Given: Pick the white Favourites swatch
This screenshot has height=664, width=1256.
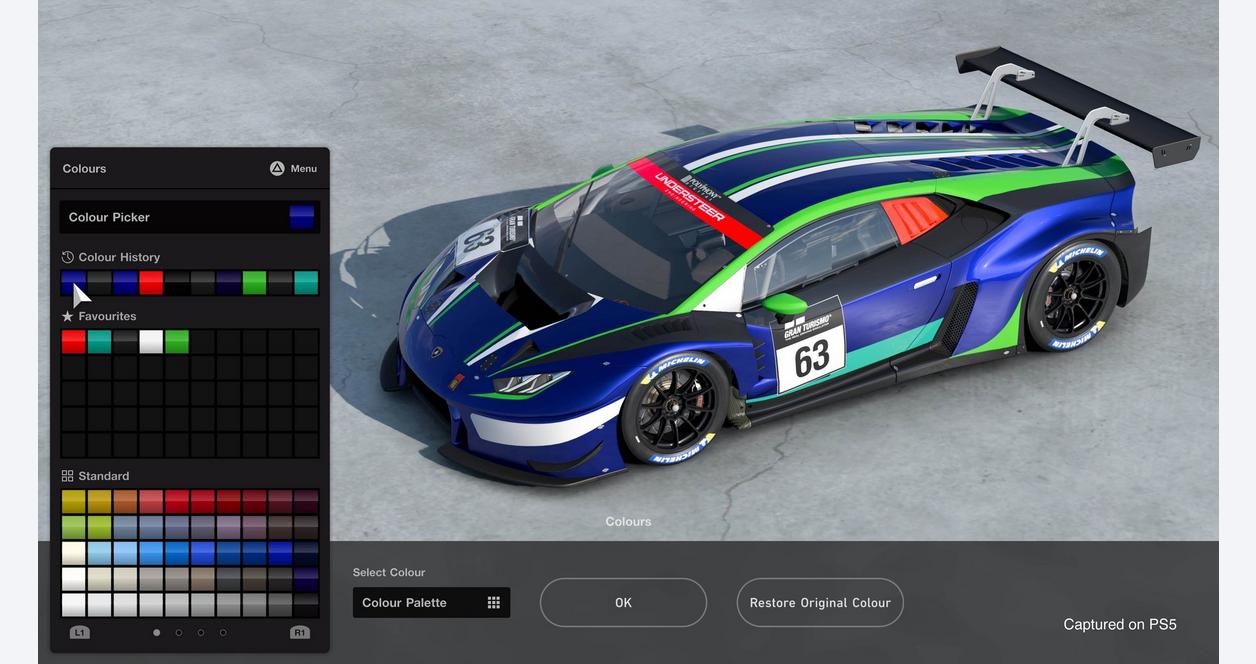Looking at the screenshot, I should 151,342.
